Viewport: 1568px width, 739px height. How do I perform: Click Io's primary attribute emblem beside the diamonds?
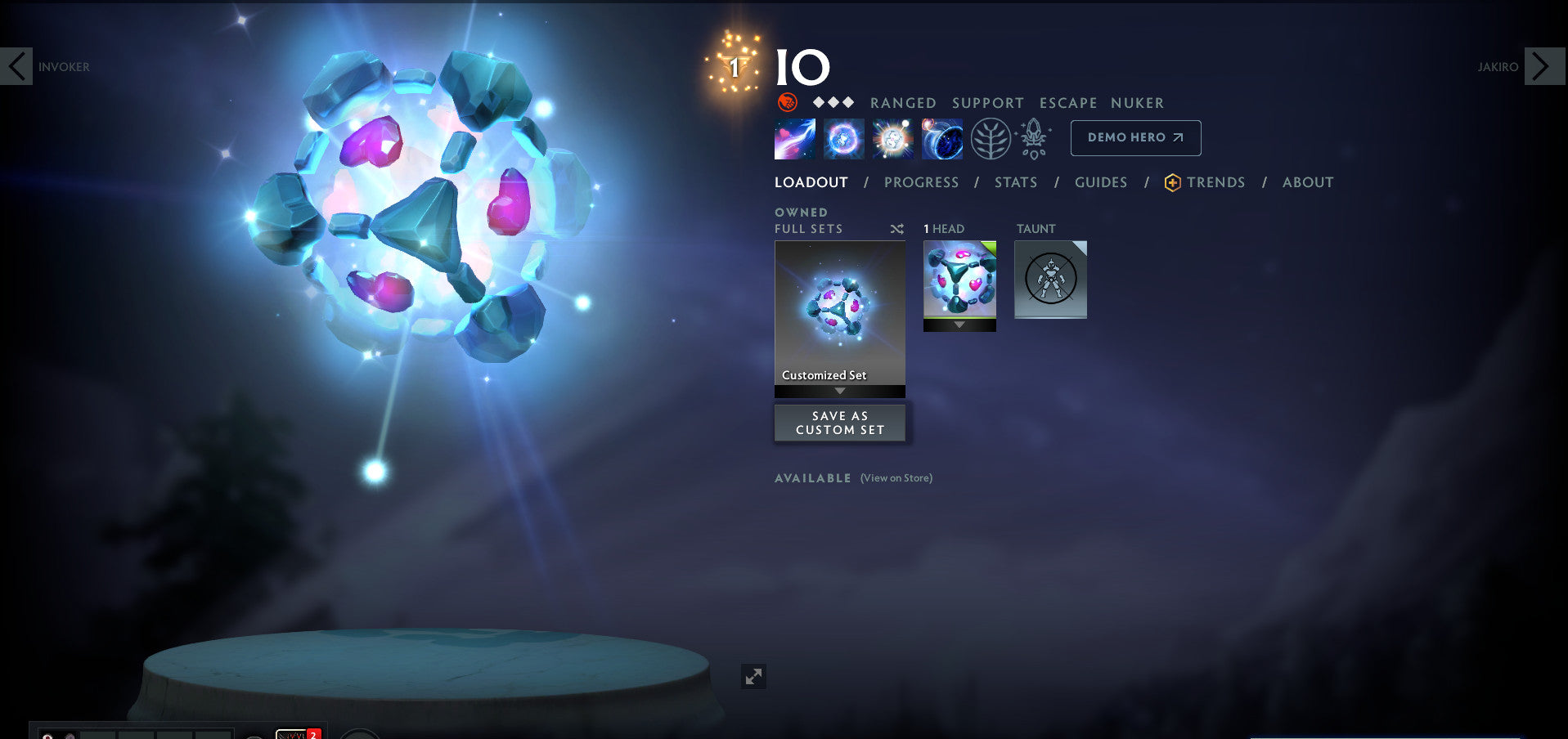click(x=787, y=103)
